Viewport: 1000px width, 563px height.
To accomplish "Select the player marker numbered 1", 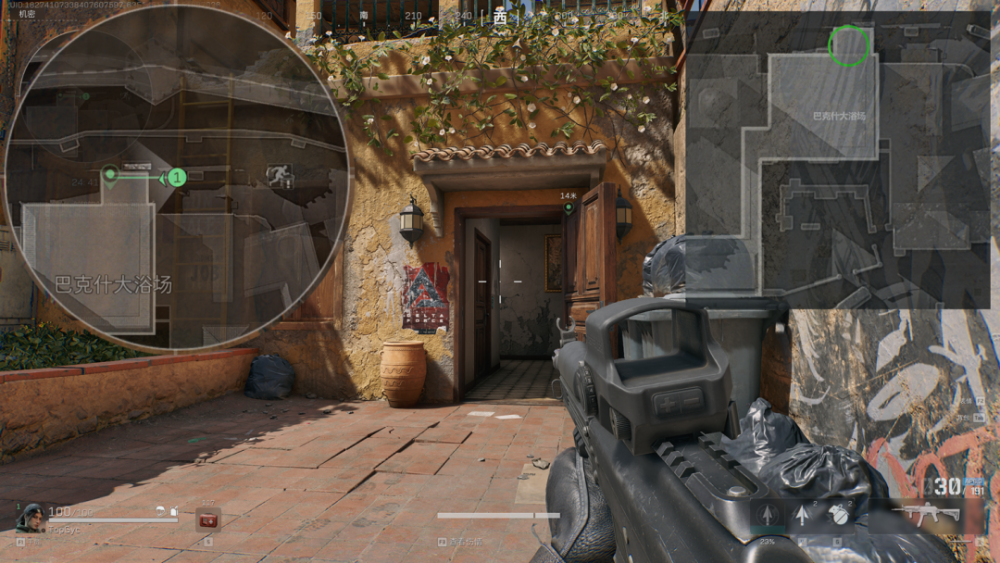I will point(176,178).
